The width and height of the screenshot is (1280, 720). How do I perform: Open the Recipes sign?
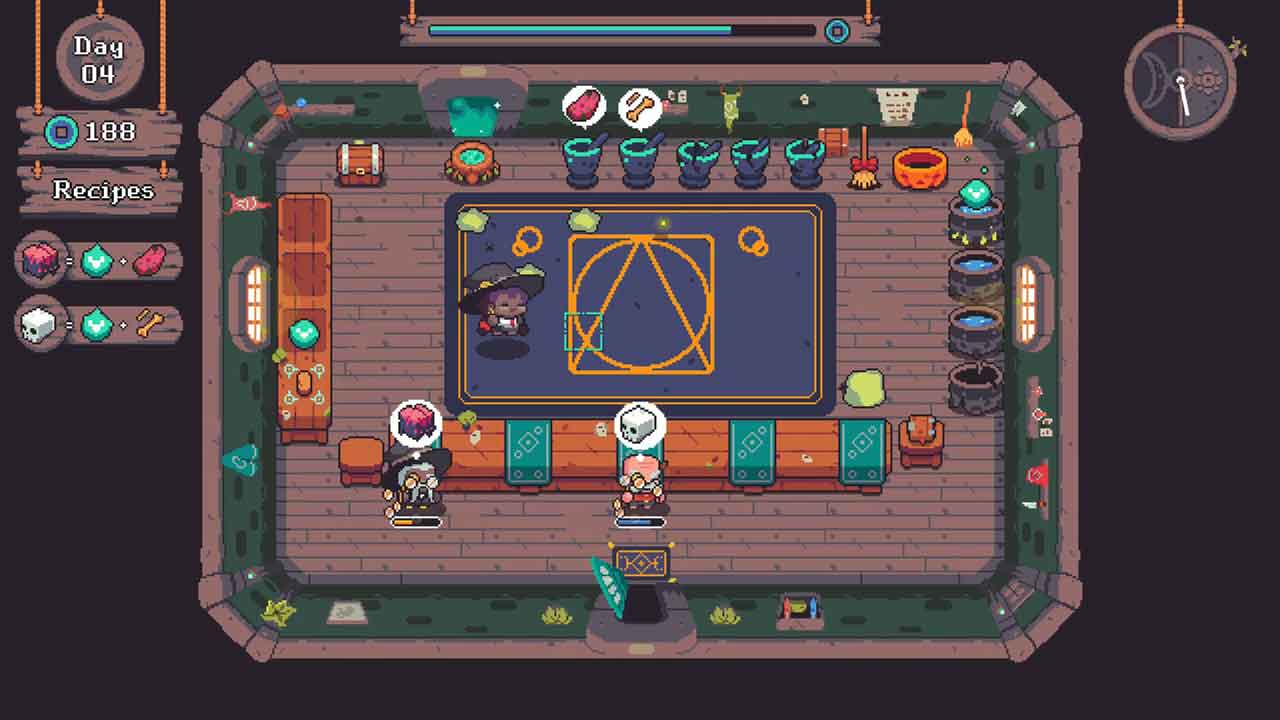[x=101, y=190]
